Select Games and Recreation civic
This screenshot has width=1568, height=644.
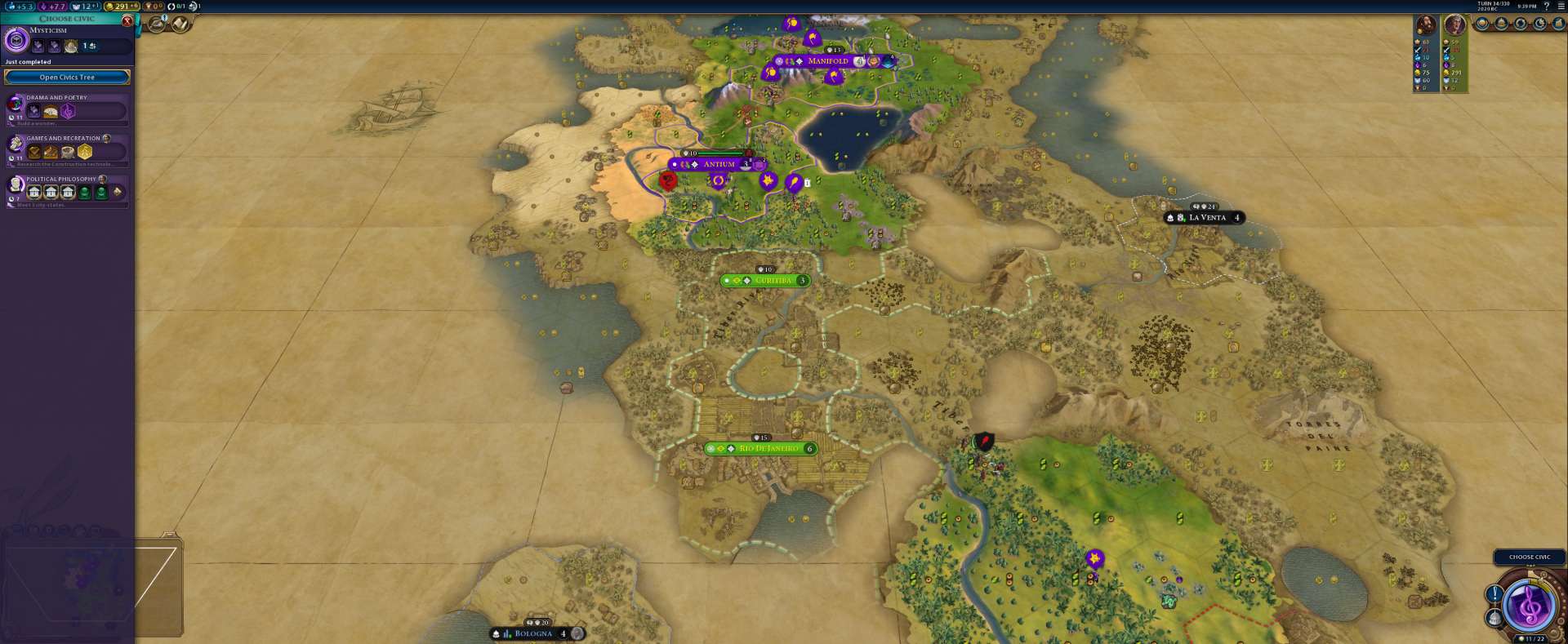pos(67,149)
